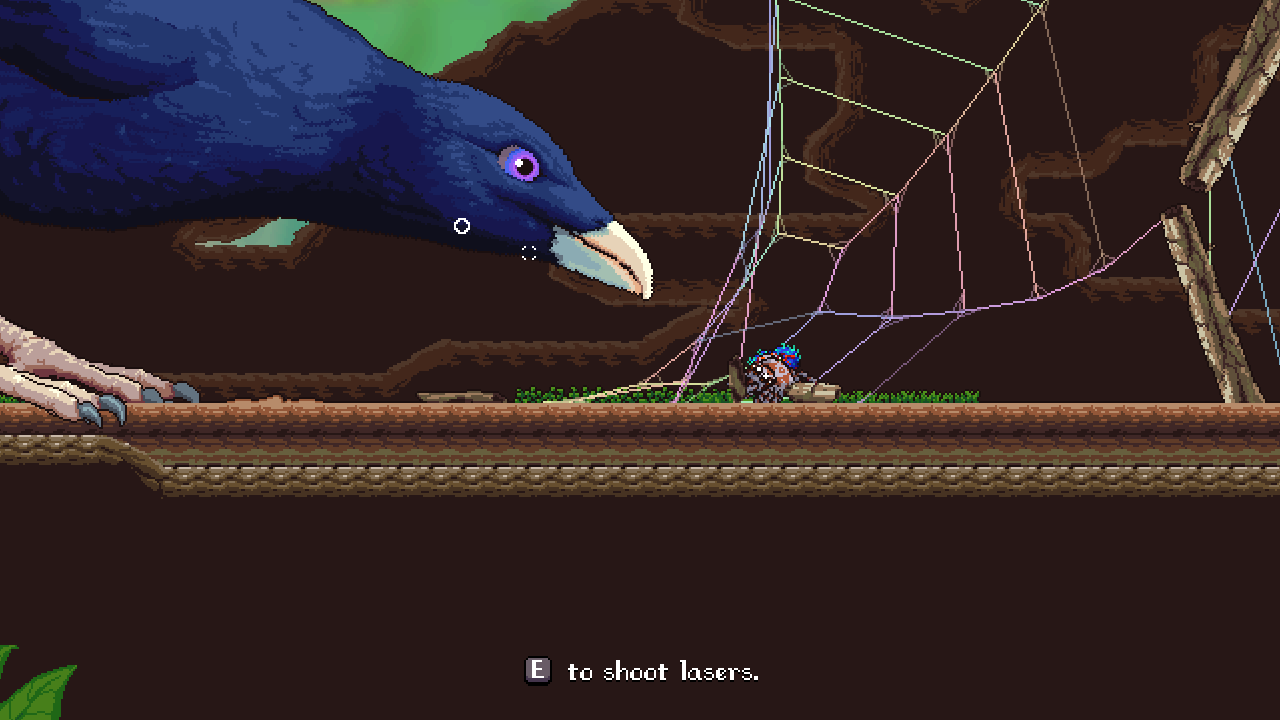Select the crosshair marker below the reticle

tap(528, 252)
